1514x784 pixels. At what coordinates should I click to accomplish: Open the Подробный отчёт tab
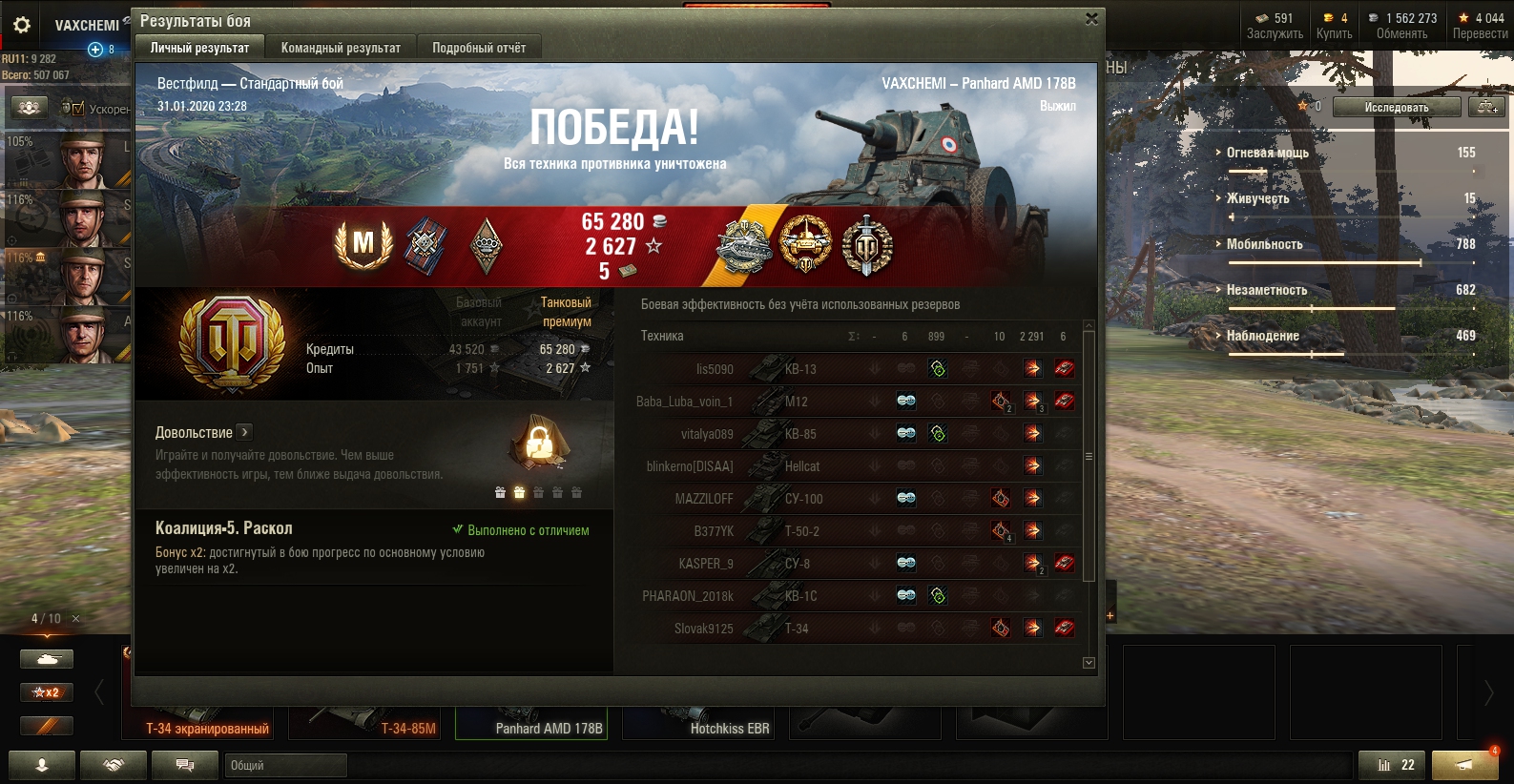coord(479,48)
